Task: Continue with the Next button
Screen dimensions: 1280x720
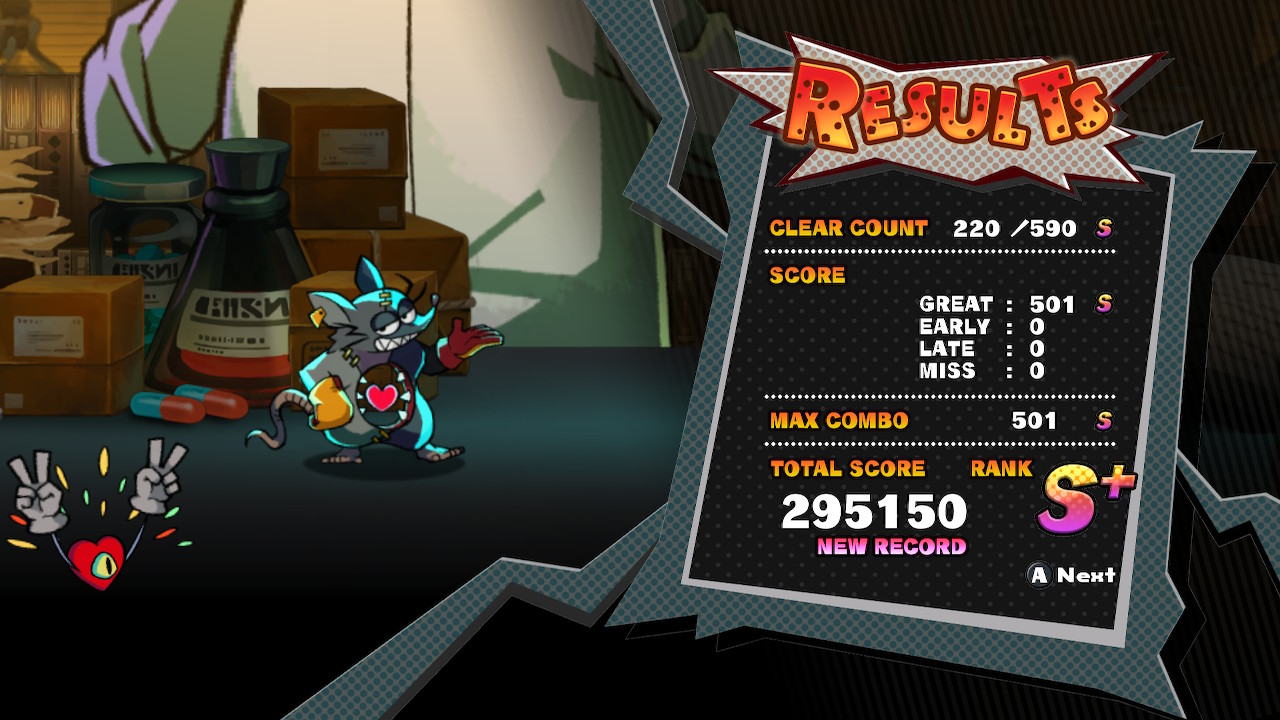Action: (1073, 575)
